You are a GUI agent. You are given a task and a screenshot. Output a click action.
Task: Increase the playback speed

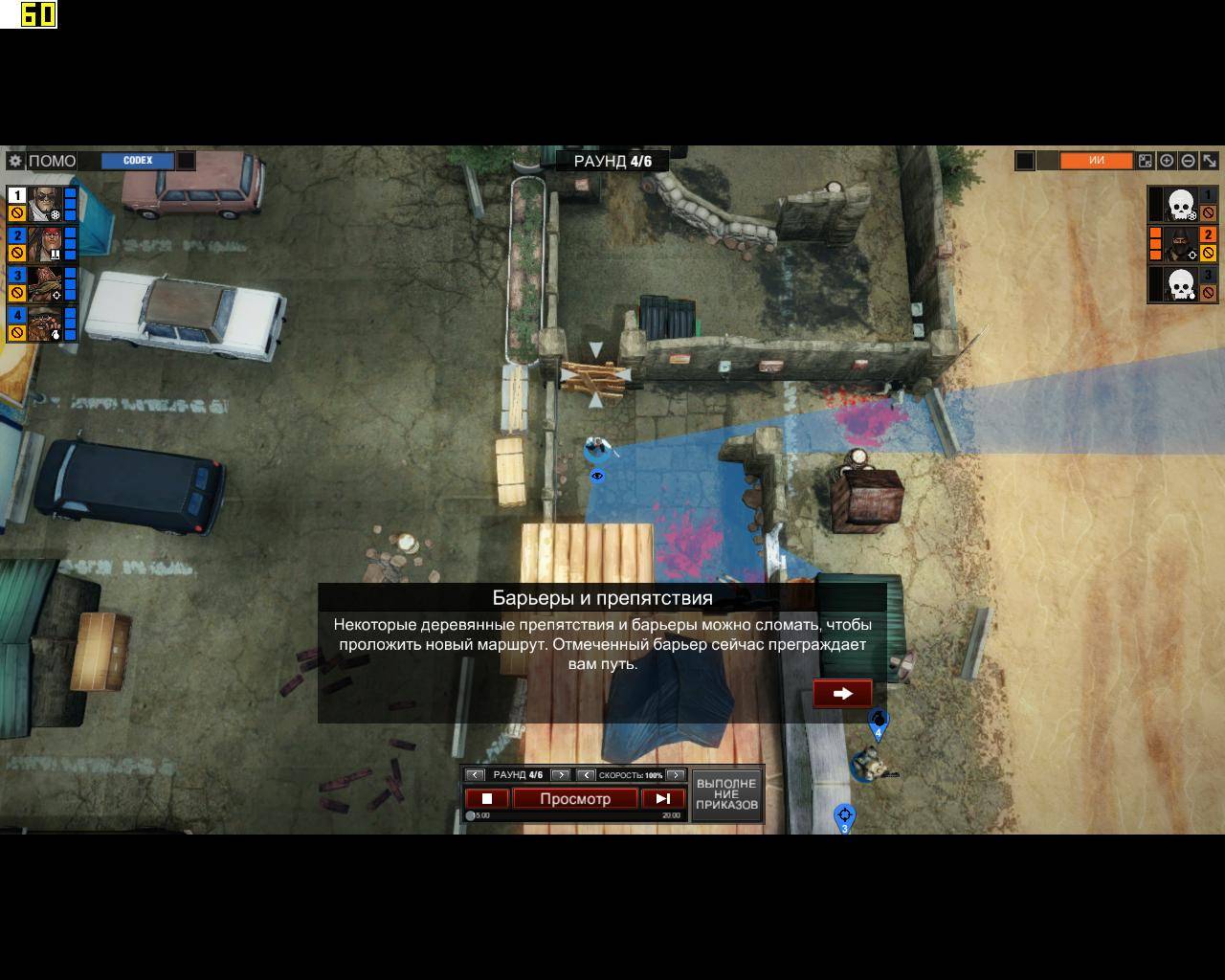pyautogui.click(x=676, y=774)
